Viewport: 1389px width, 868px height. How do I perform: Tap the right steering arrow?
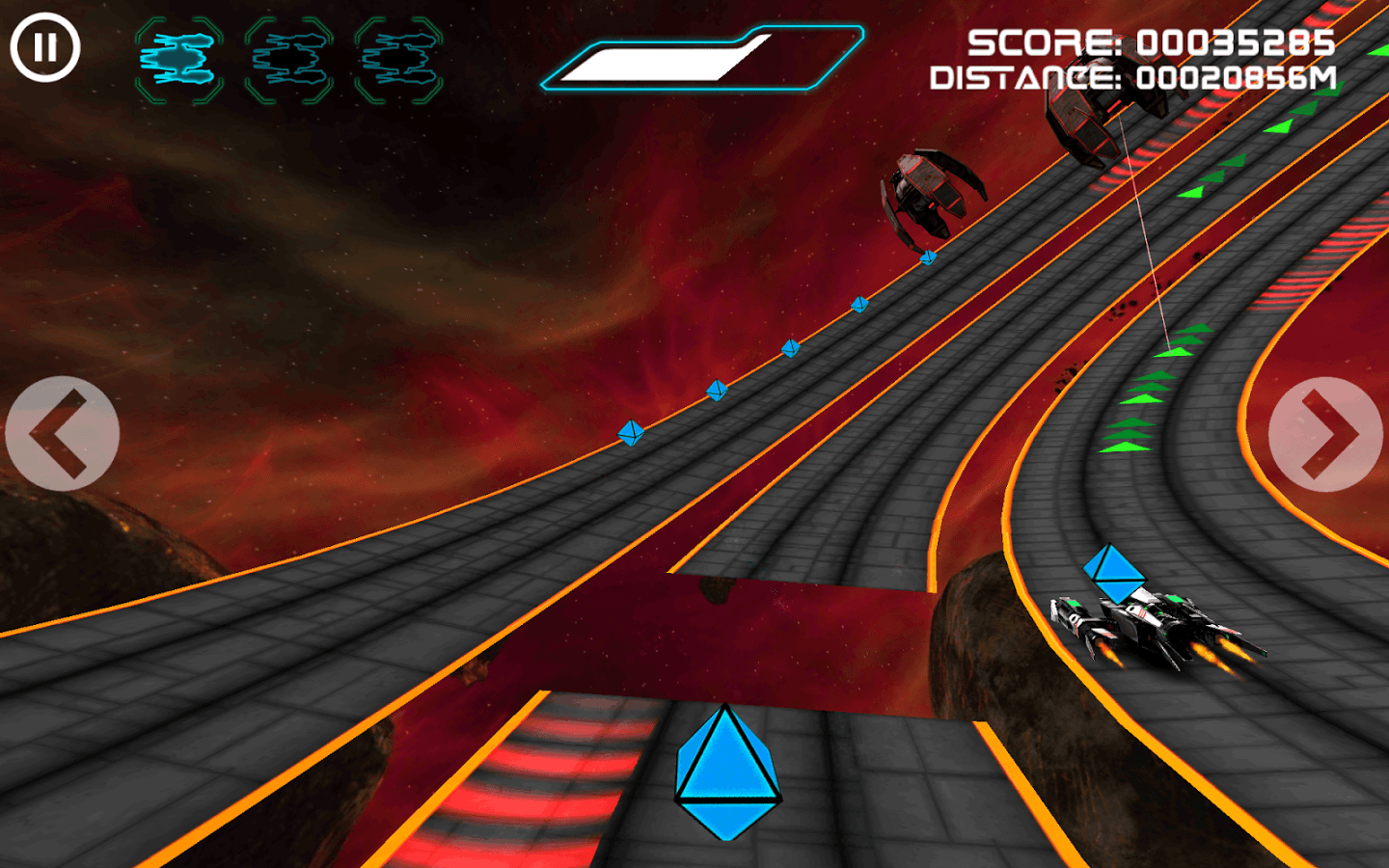(1326, 432)
